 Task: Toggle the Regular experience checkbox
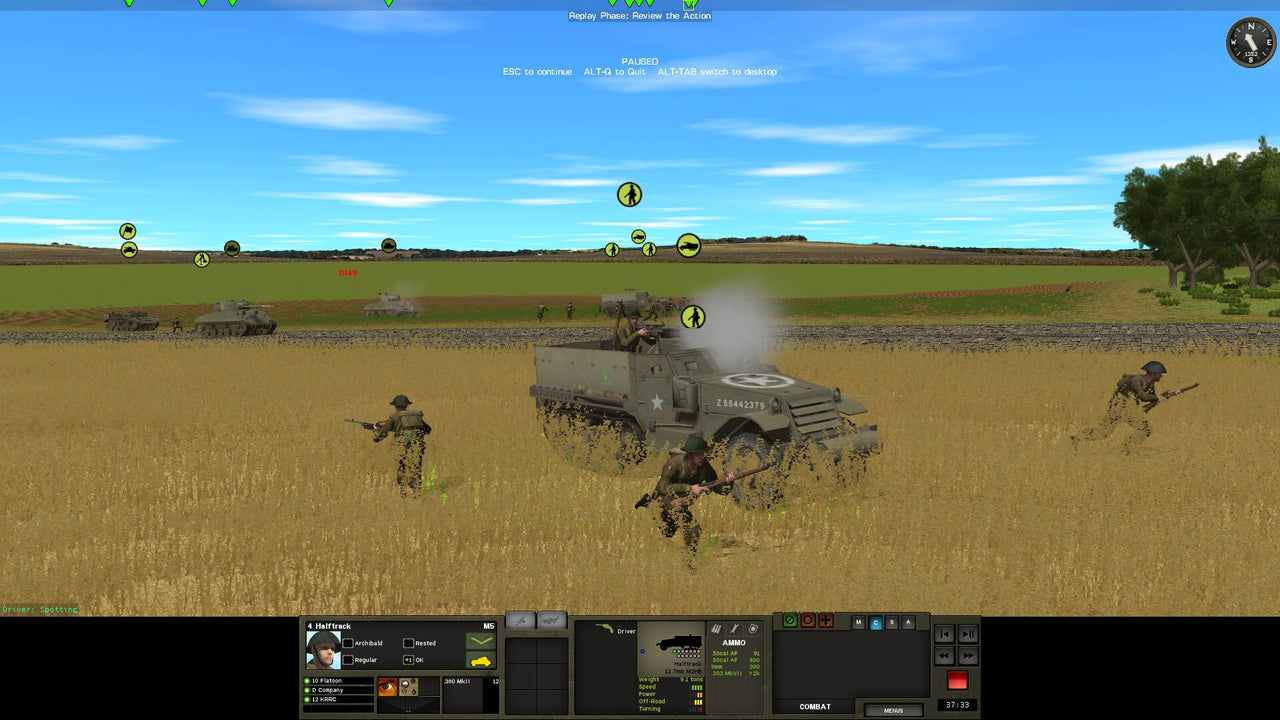pyautogui.click(x=348, y=661)
